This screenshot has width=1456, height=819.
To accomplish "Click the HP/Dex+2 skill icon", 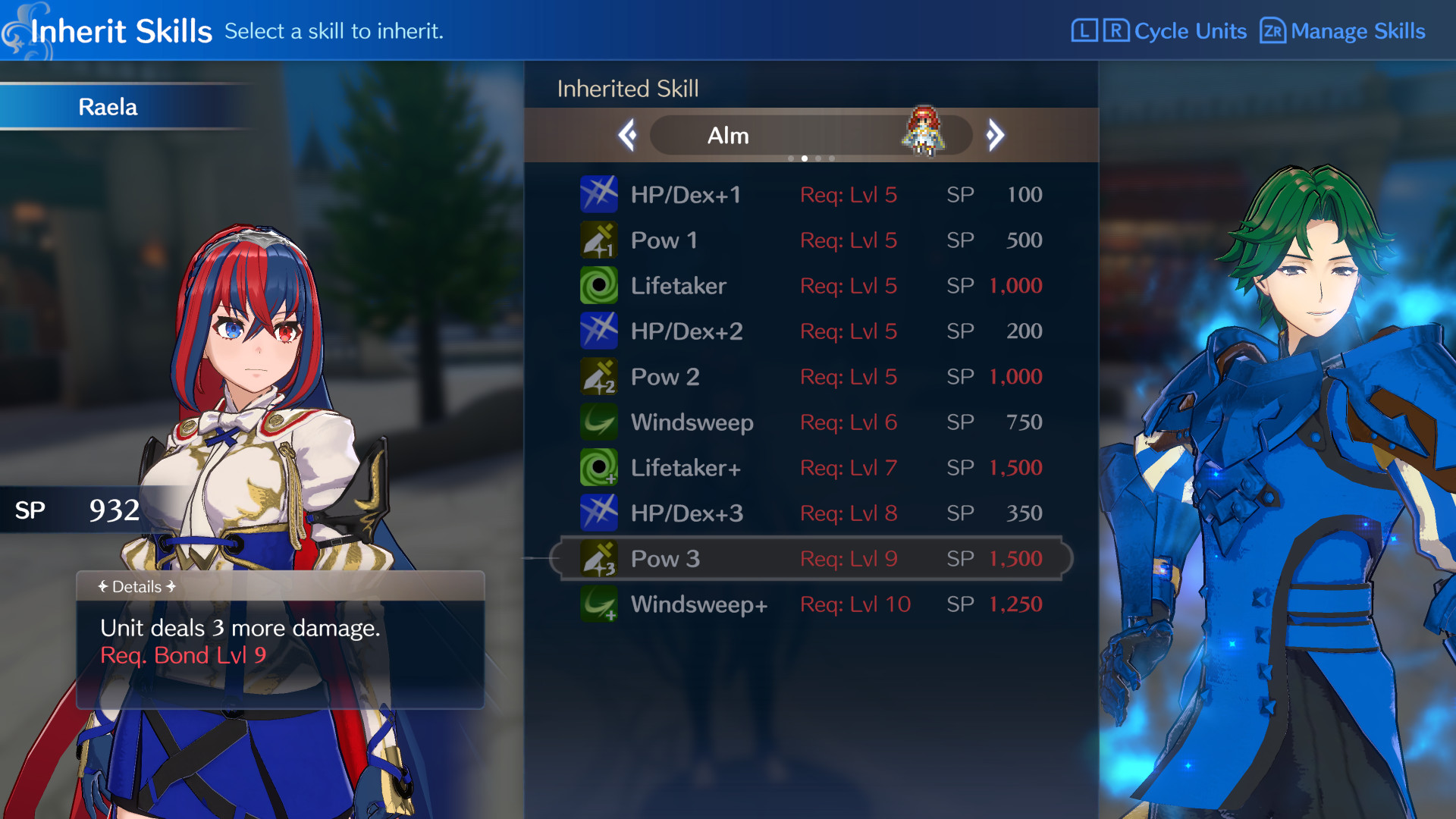I will [599, 331].
